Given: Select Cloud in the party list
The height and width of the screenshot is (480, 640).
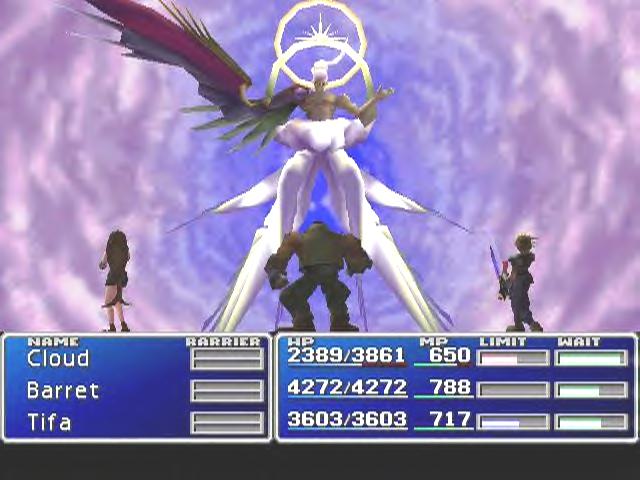Looking at the screenshot, I should (x=58, y=358).
